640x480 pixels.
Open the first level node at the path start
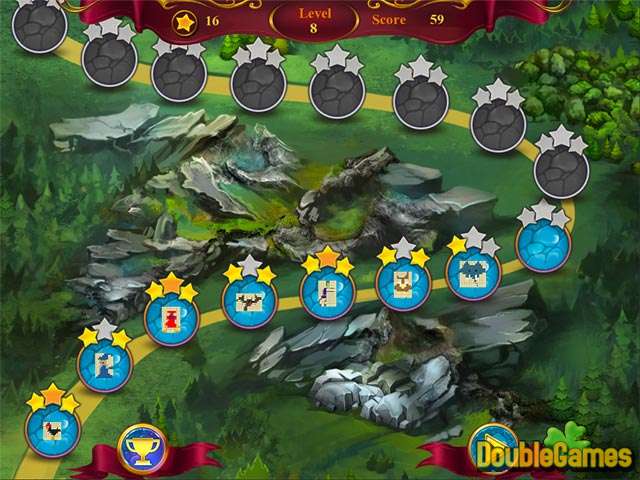click(51, 427)
